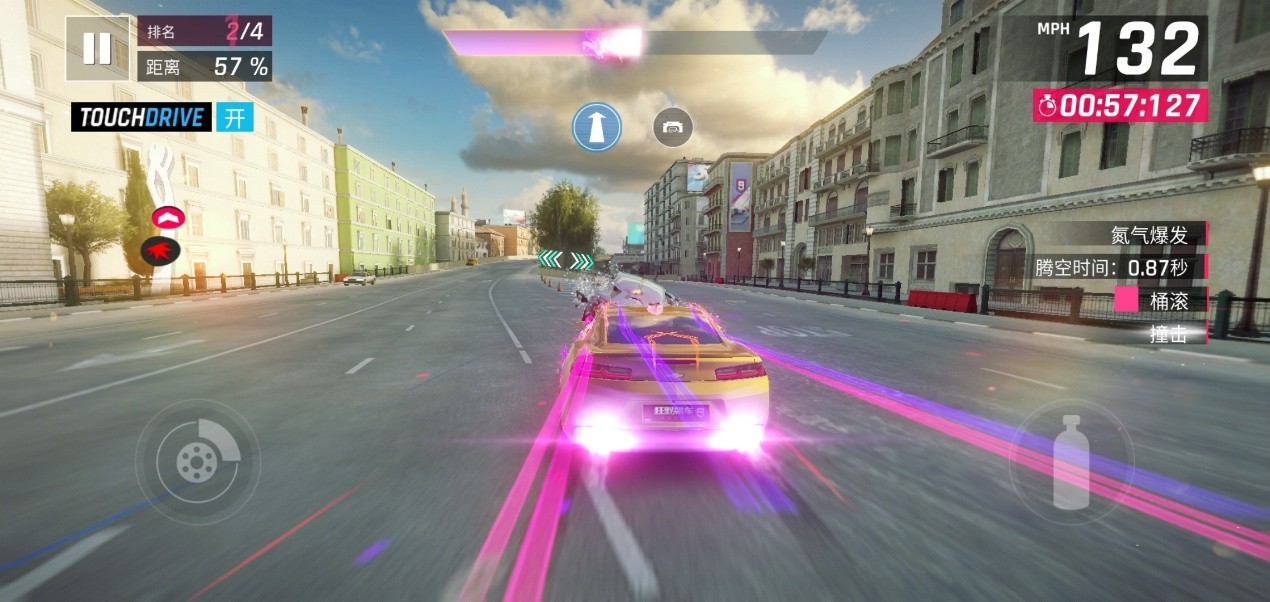Image resolution: width=1270 pixels, height=602 pixels.
Task: Tap the drift brake button
Action: 197,461
